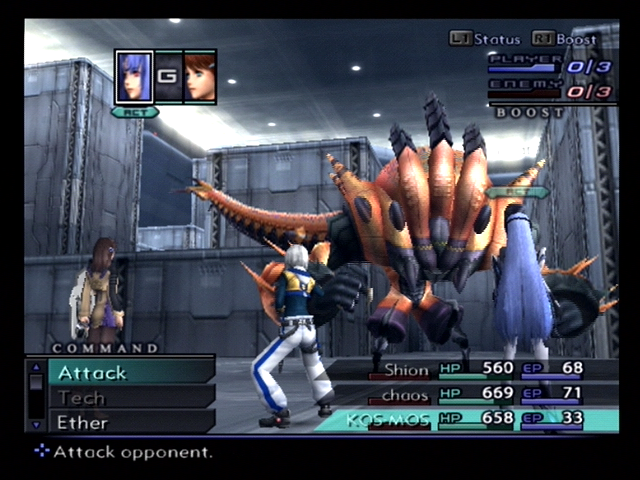
Task: Choose the highlighted KOS-MOS party row
Action: point(470,419)
